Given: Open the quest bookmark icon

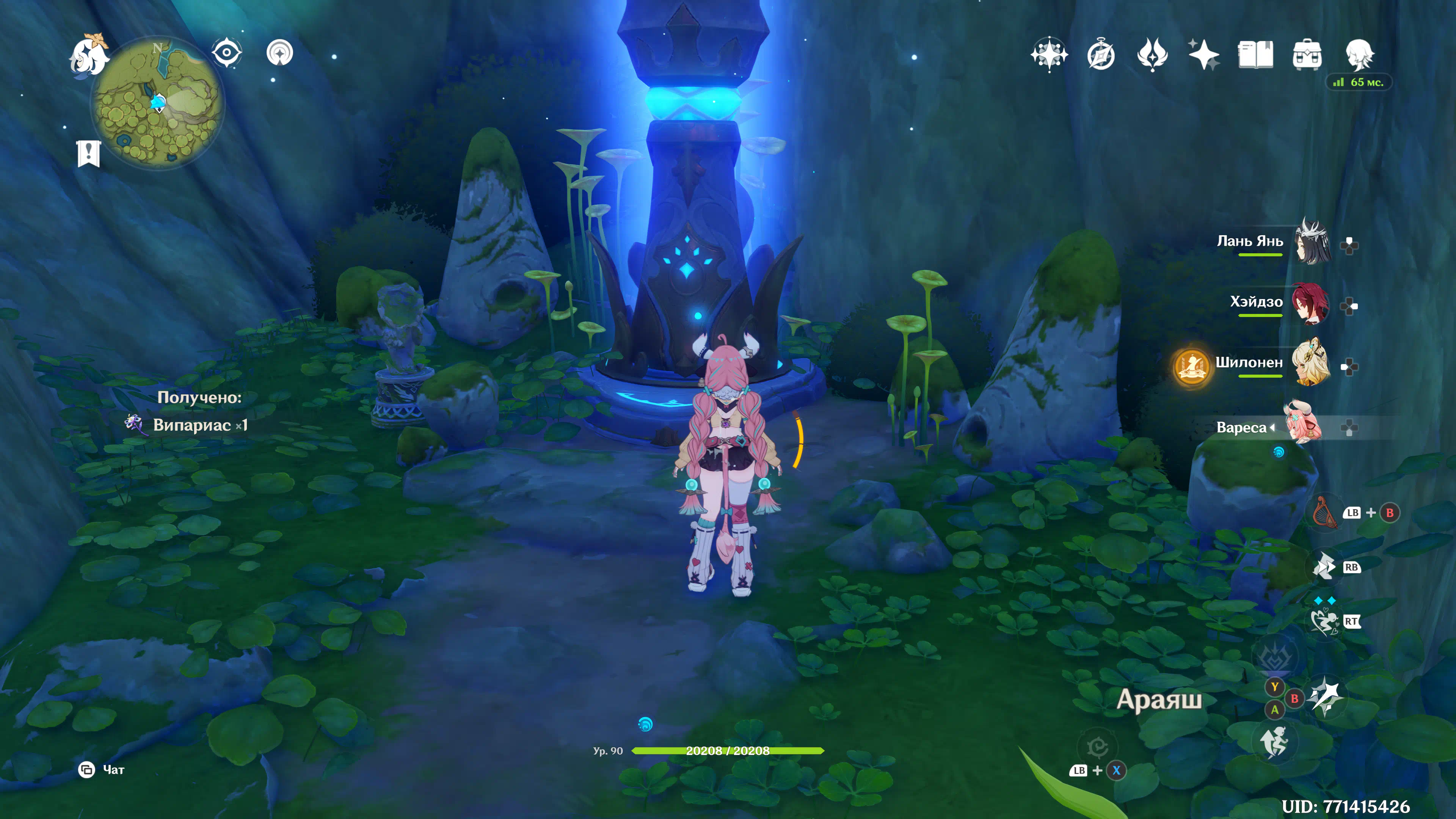Looking at the screenshot, I should click(x=89, y=153).
